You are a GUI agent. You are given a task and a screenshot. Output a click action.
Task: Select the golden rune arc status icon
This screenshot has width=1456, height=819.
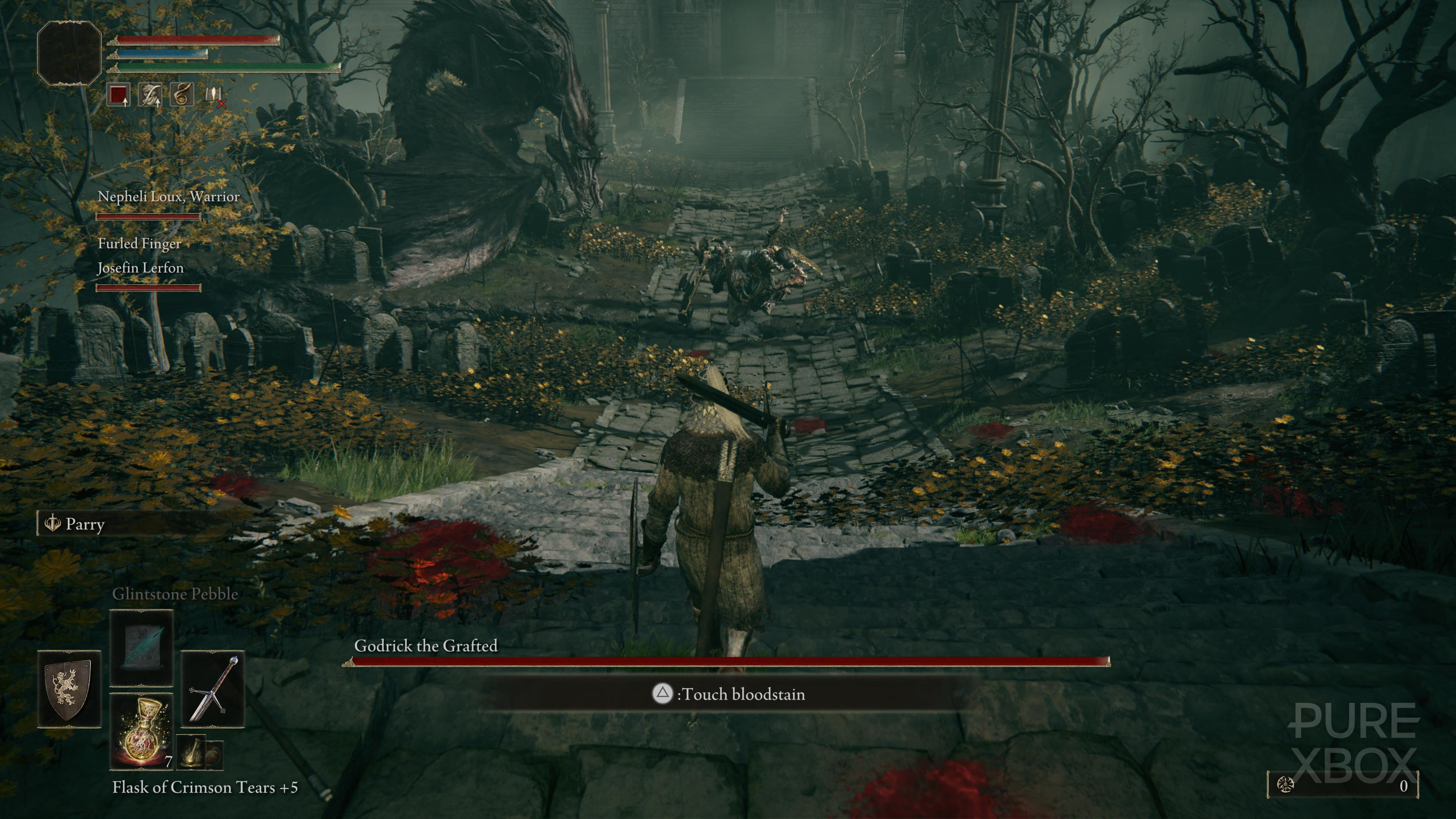183,95
